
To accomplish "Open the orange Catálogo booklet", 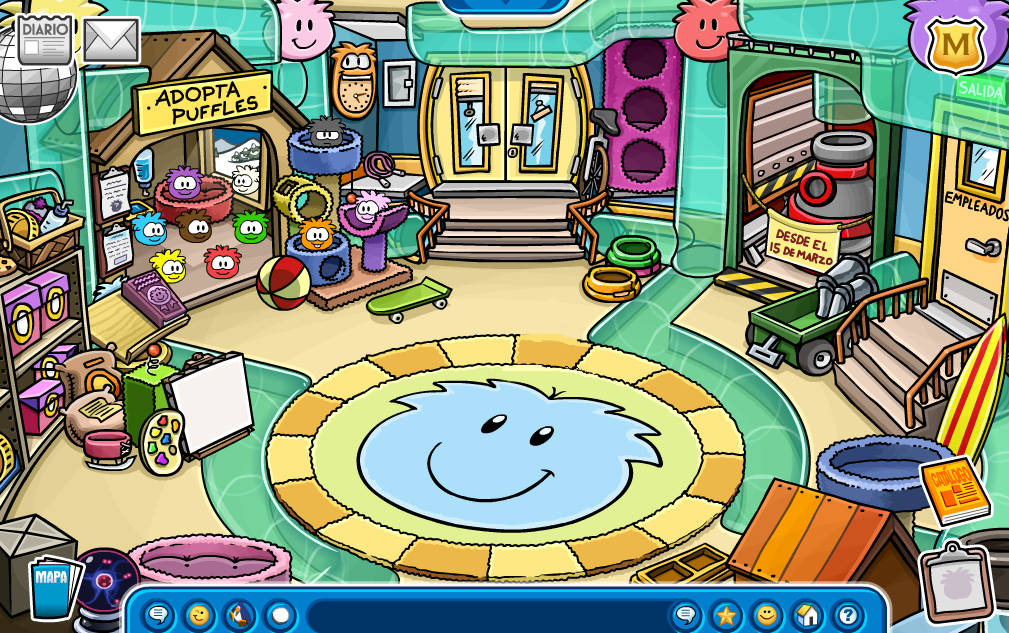I will pyautogui.click(x=954, y=490).
